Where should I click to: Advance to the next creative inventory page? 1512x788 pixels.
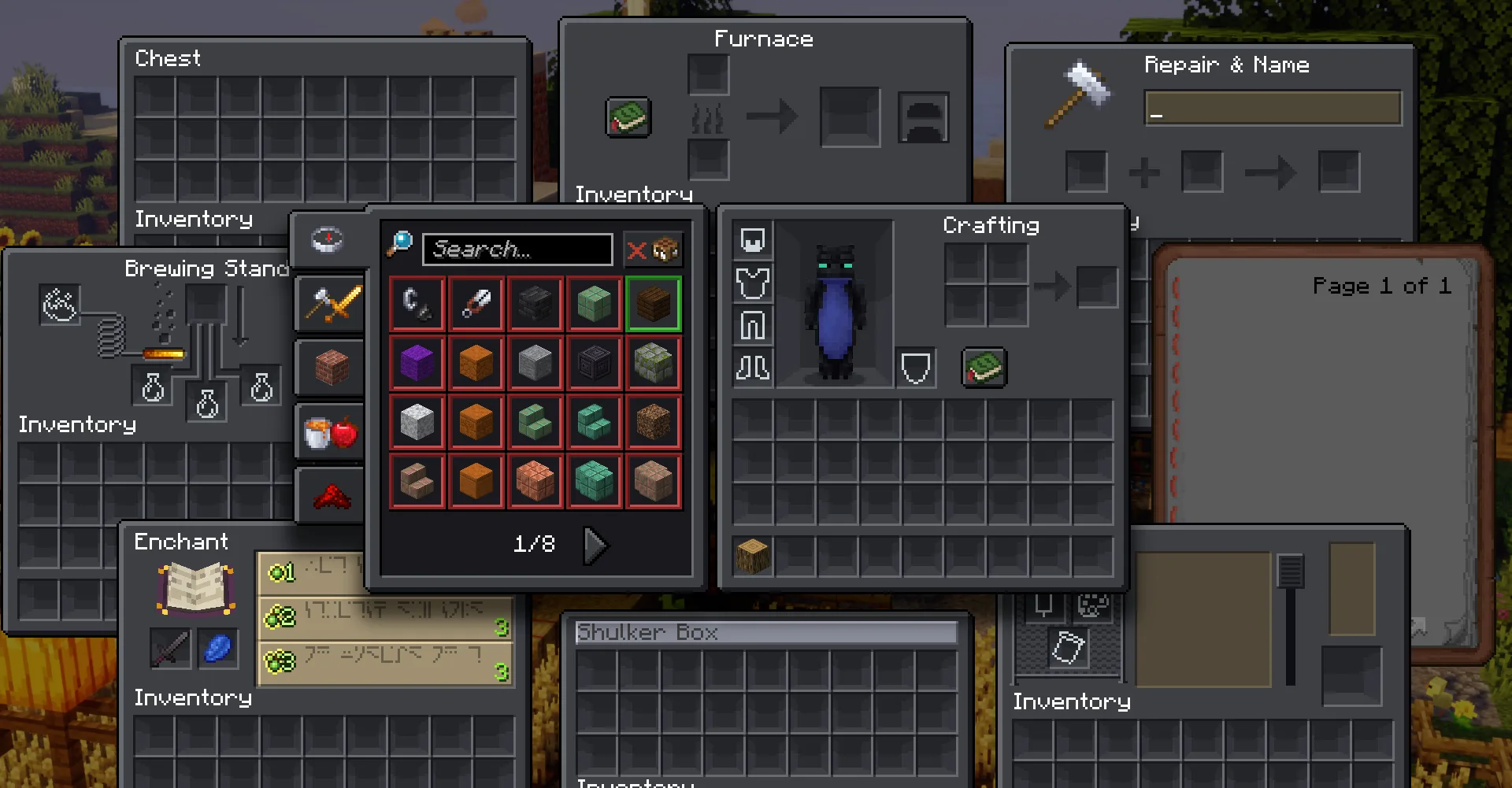(x=596, y=544)
